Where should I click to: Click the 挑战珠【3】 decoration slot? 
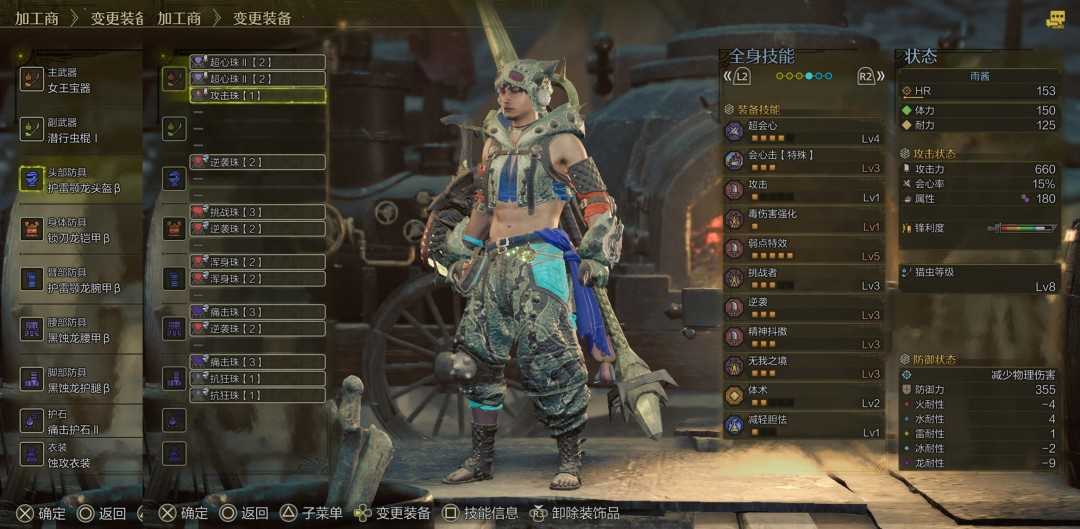(257, 212)
